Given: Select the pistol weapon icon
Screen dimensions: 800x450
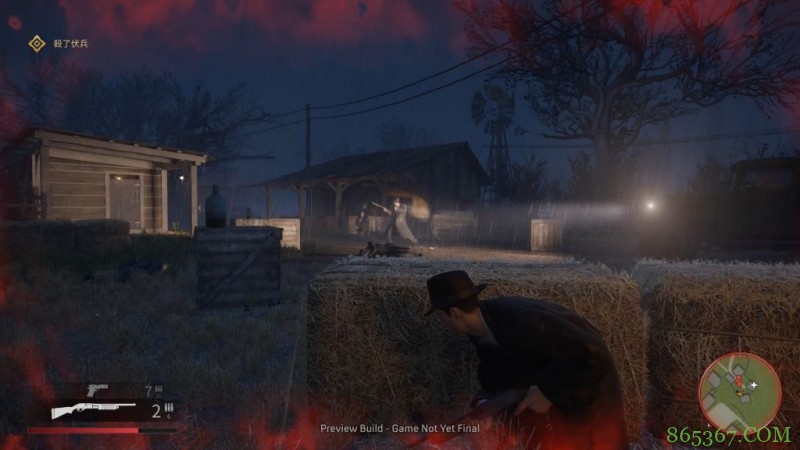Looking at the screenshot, I should [97, 388].
